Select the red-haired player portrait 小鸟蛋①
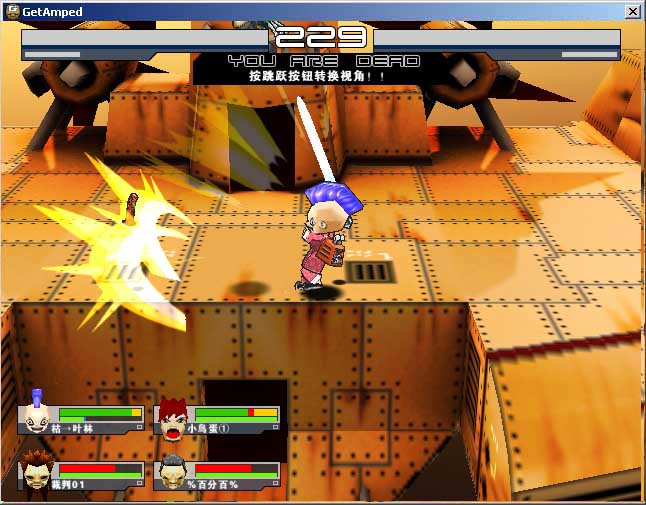The image size is (646, 505). [172, 418]
